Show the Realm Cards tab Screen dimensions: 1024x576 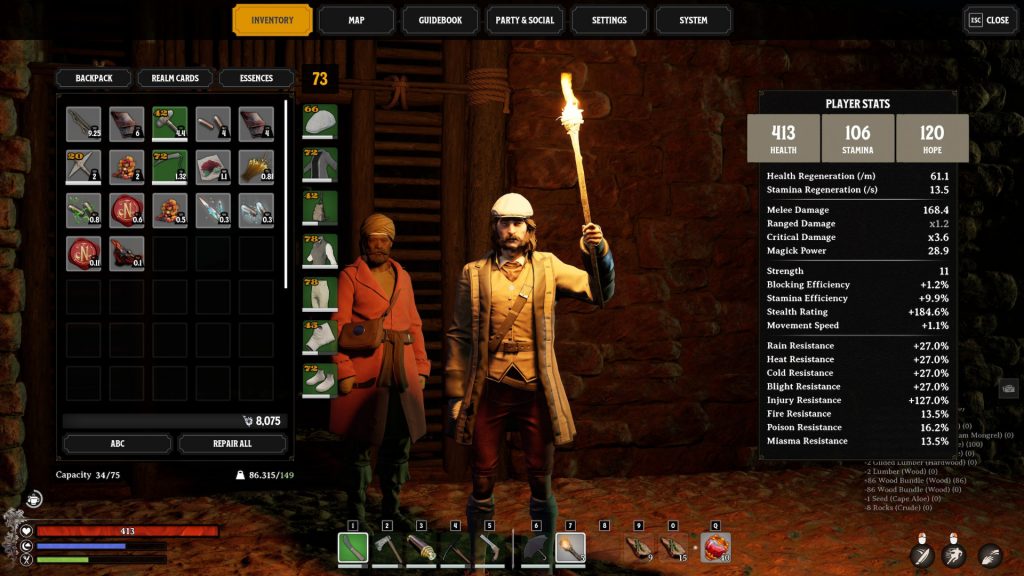[x=175, y=78]
